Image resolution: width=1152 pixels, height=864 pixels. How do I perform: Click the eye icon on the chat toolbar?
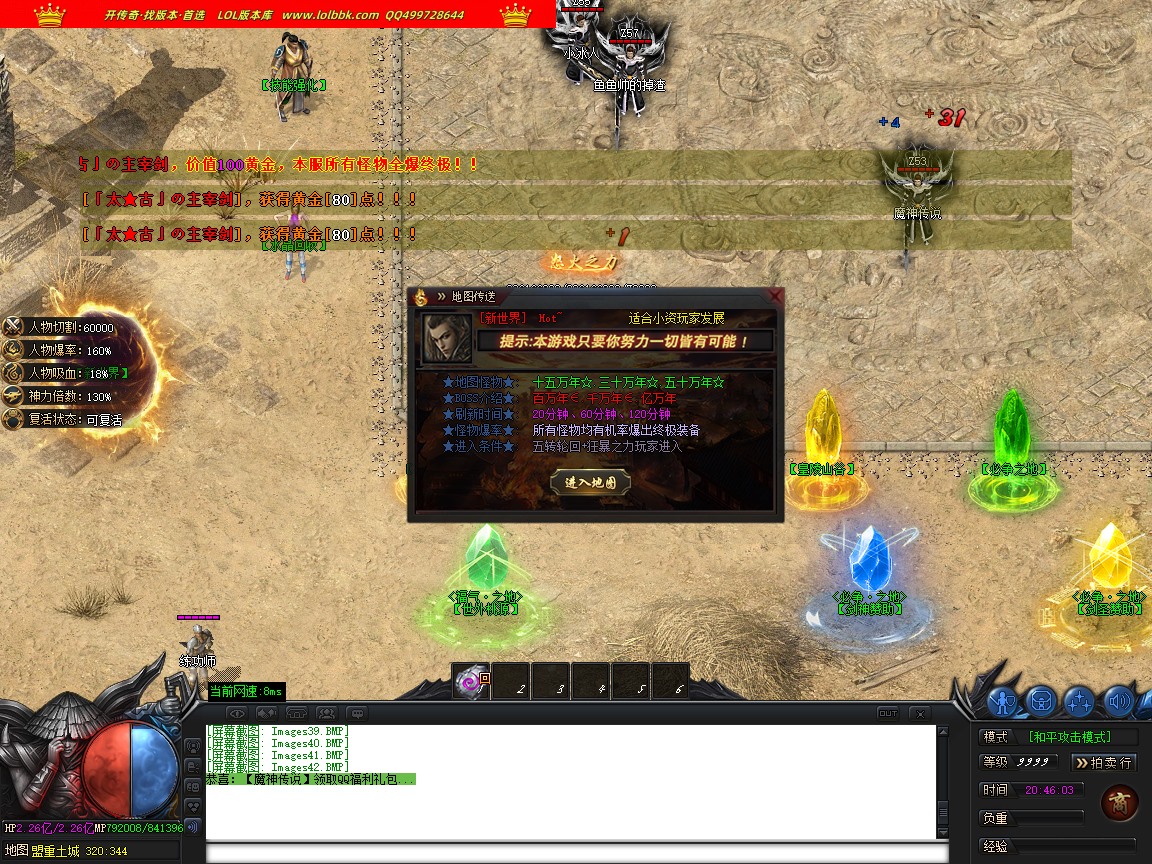(x=236, y=713)
